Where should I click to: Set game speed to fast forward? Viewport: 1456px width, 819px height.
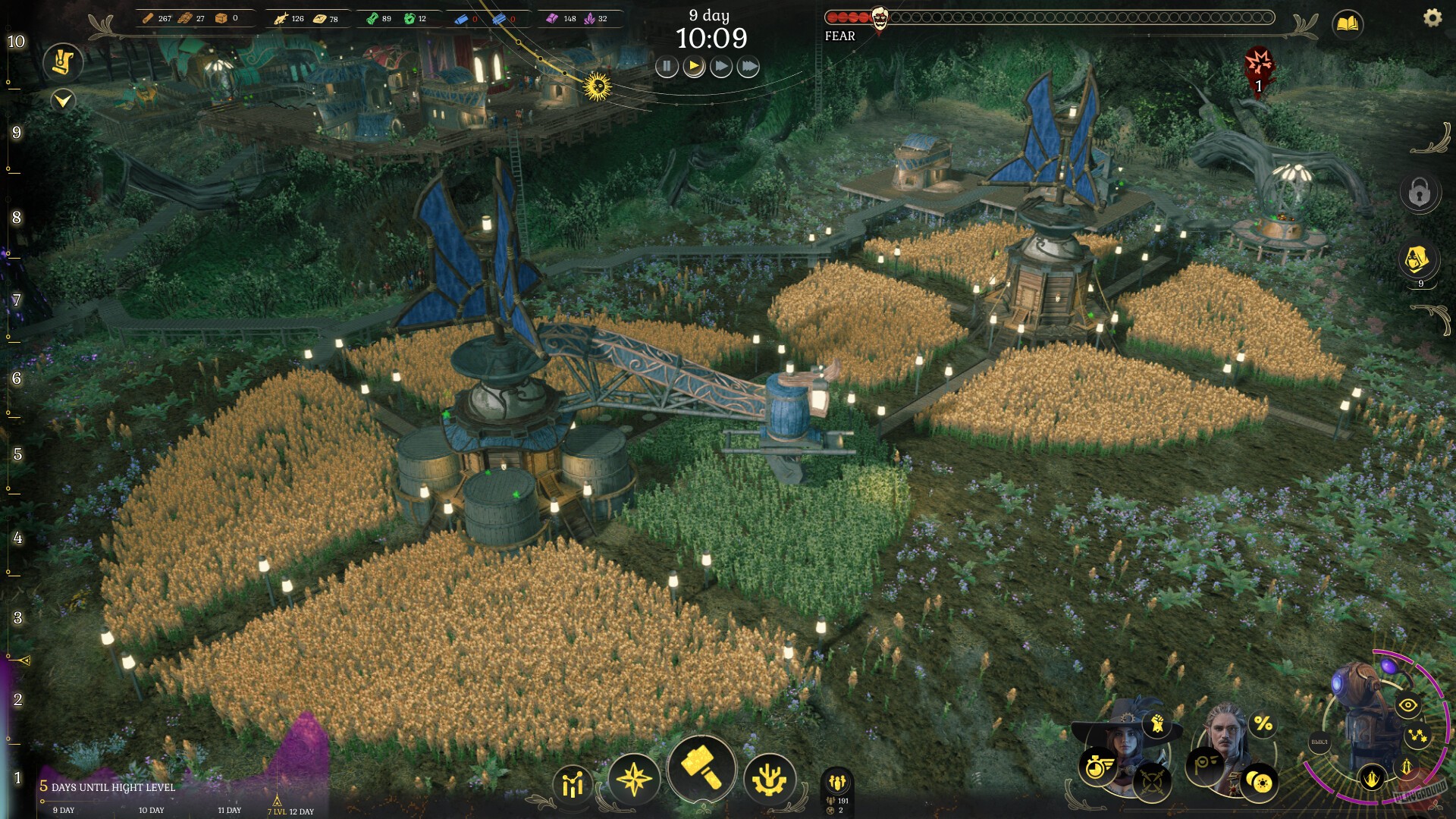(x=721, y=67)
